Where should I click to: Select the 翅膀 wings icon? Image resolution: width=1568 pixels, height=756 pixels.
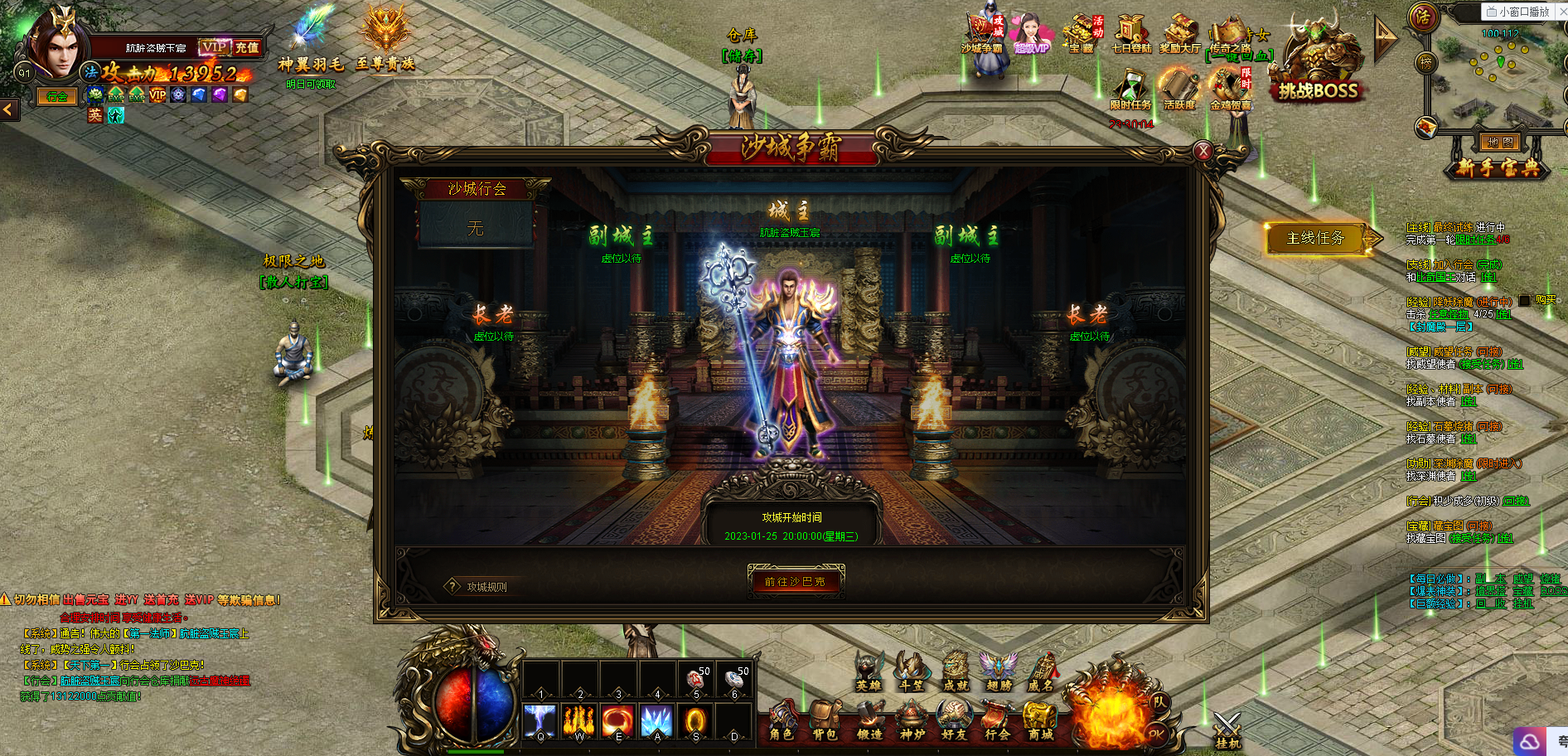[999, 671]
